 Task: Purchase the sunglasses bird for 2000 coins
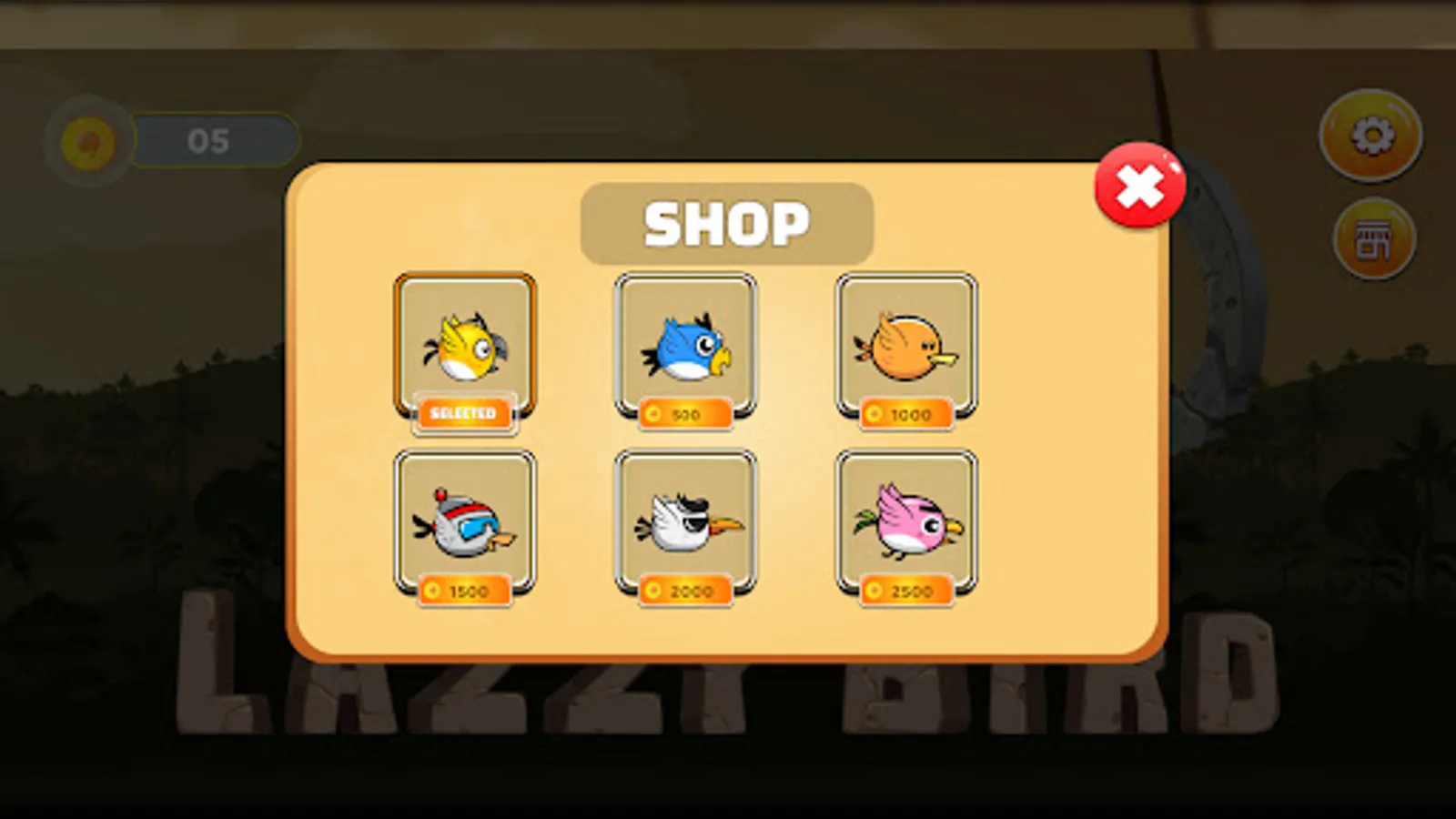point(687,590)
